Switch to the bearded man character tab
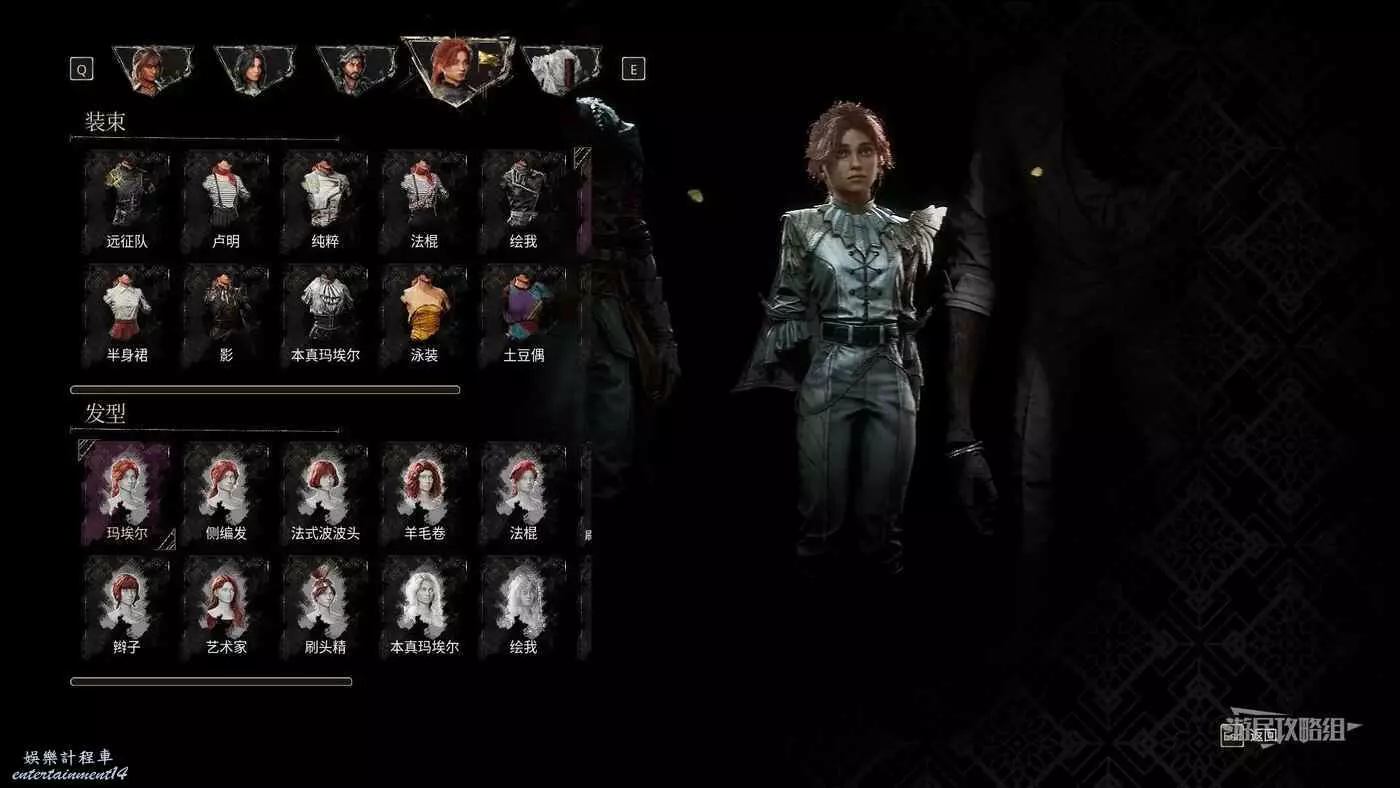Image resolution: width=1400 pixels, height=788 pixels. coord(352,70)
